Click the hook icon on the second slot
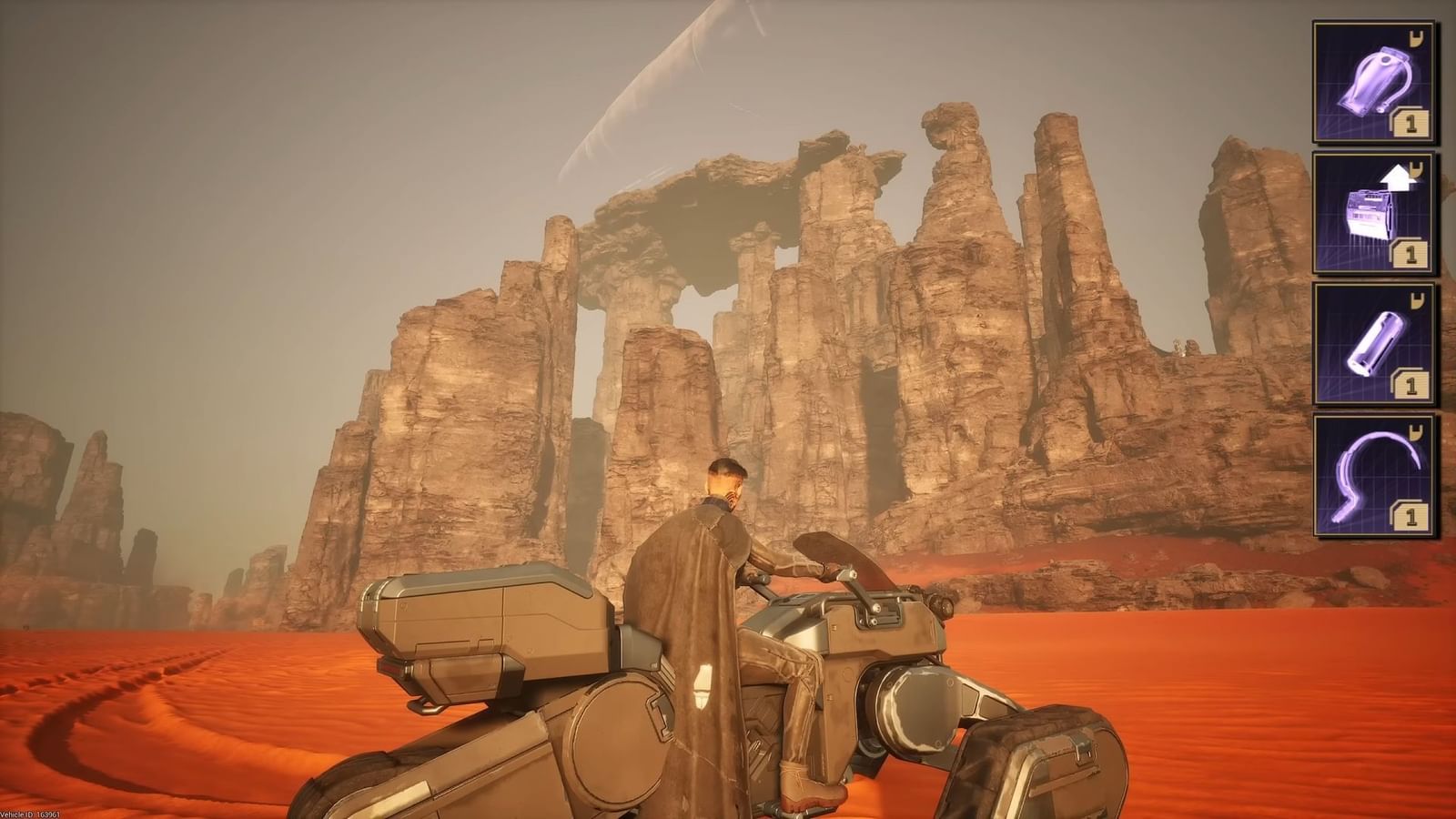Viewport: 1456px width, 819px height. [1416, 169]
